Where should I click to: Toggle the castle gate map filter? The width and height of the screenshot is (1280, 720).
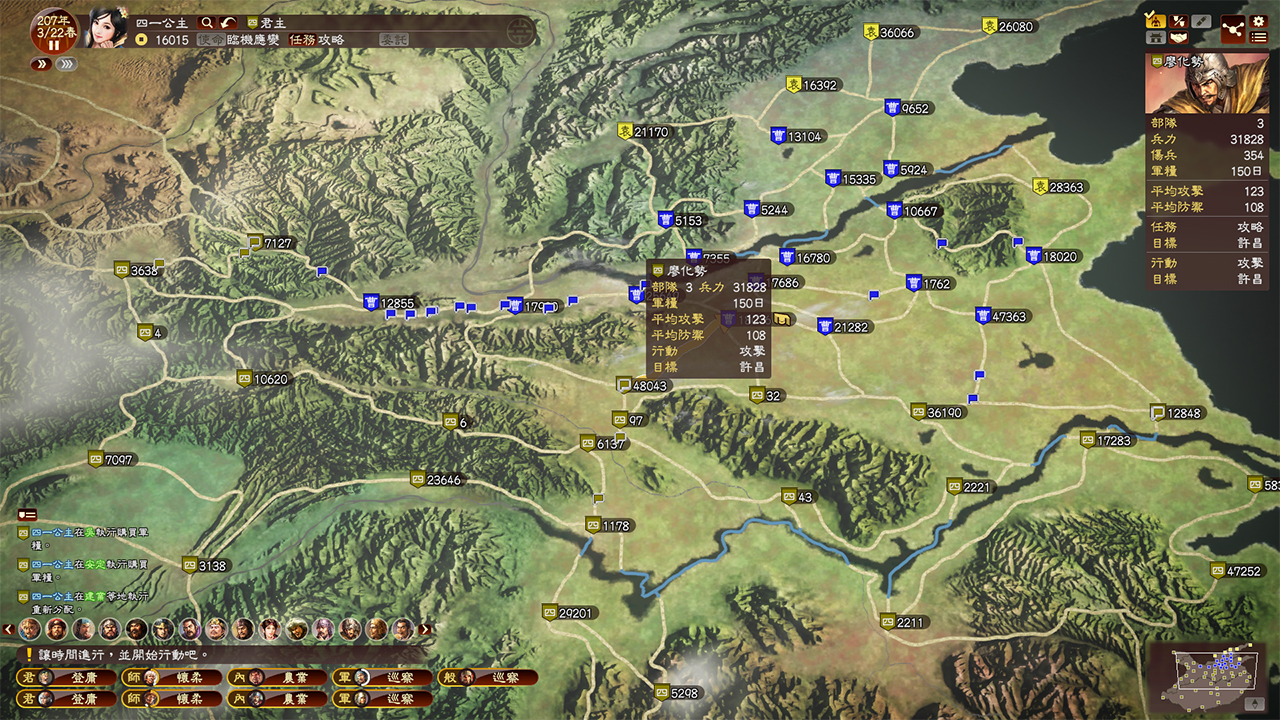1156,38
